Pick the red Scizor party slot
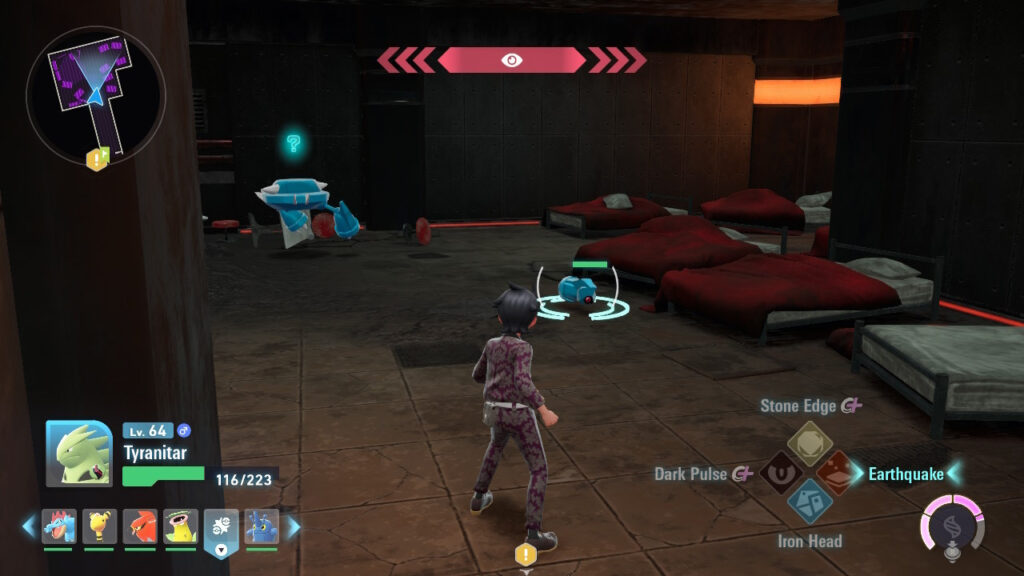This screenshot has width=1024, height=576. 140,527
